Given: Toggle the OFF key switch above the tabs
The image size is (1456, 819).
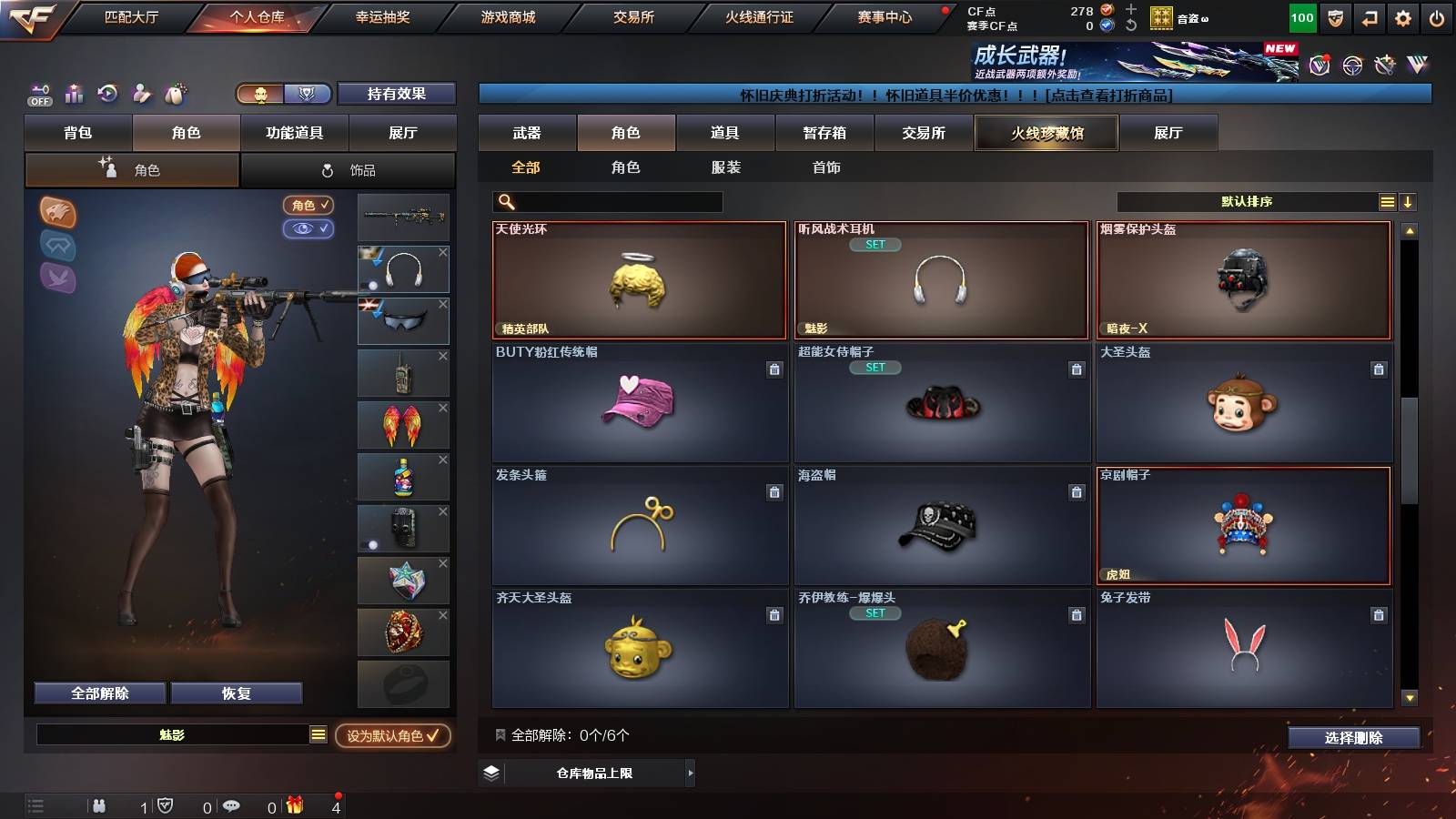Looking at the screenshot, I should (x=38, y=94).
